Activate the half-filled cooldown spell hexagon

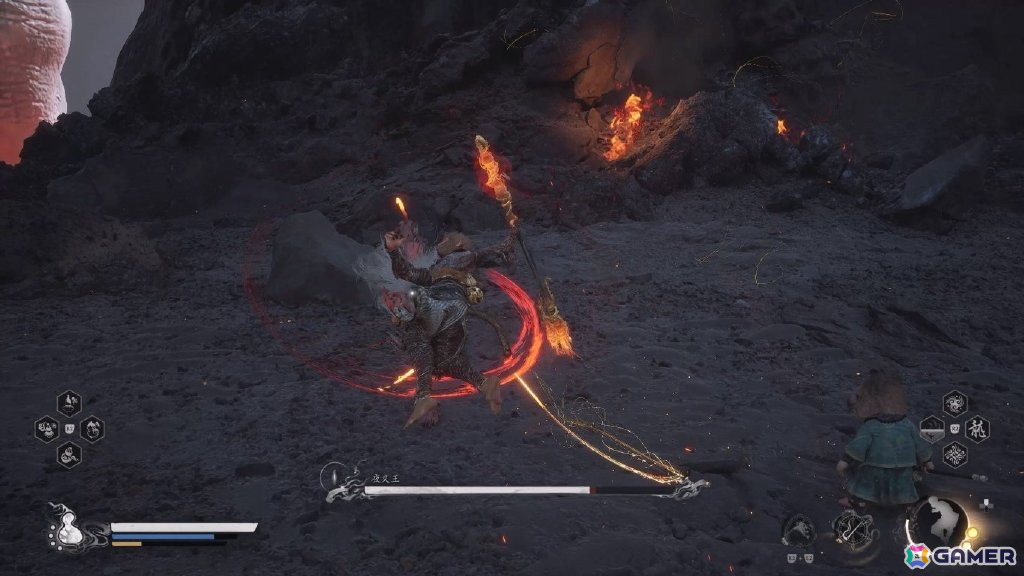pyautogui.click(x=931, y=429)
